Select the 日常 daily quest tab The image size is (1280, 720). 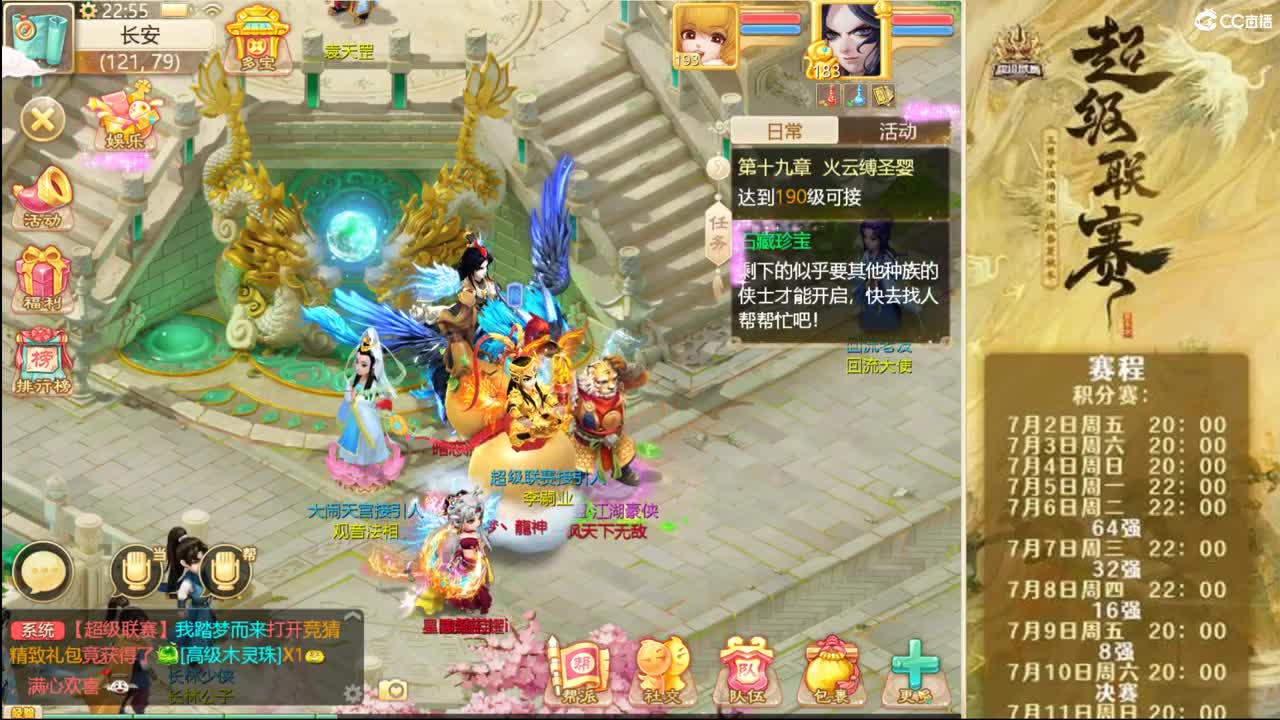(784, 131)
